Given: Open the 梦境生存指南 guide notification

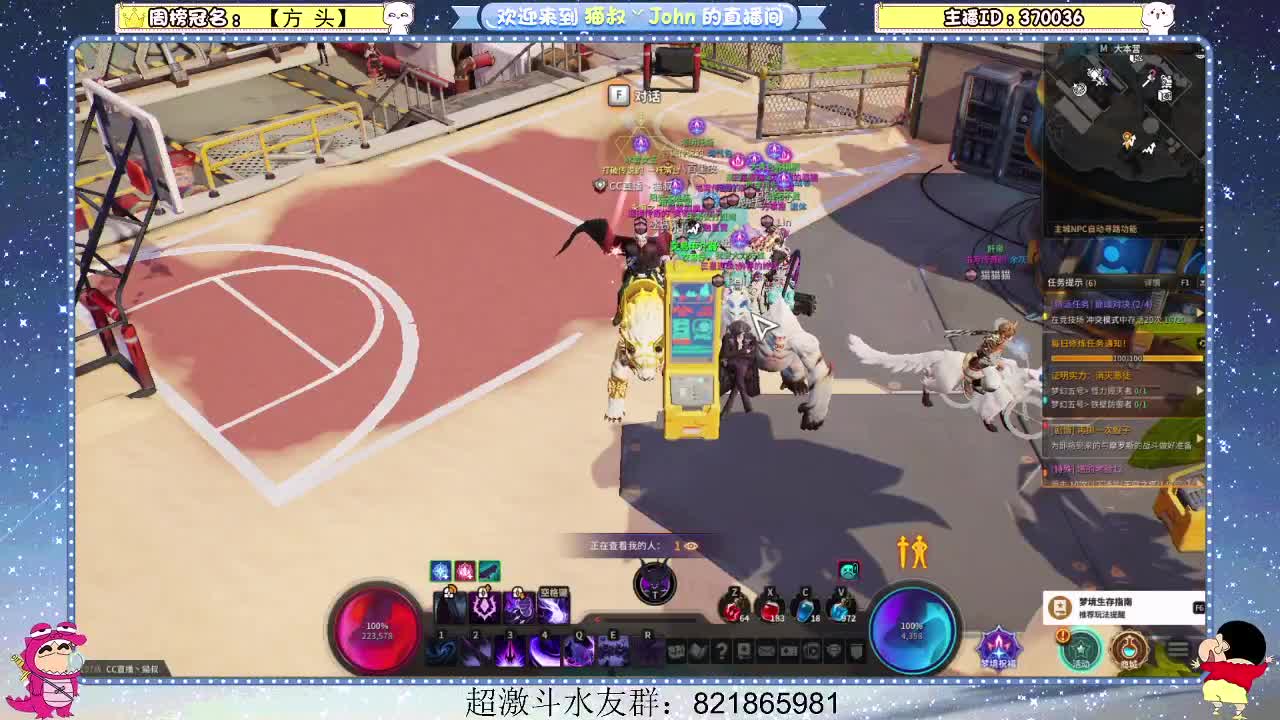Looking at the screenshot, I should pyautogui.click(x=1120, y=606).
